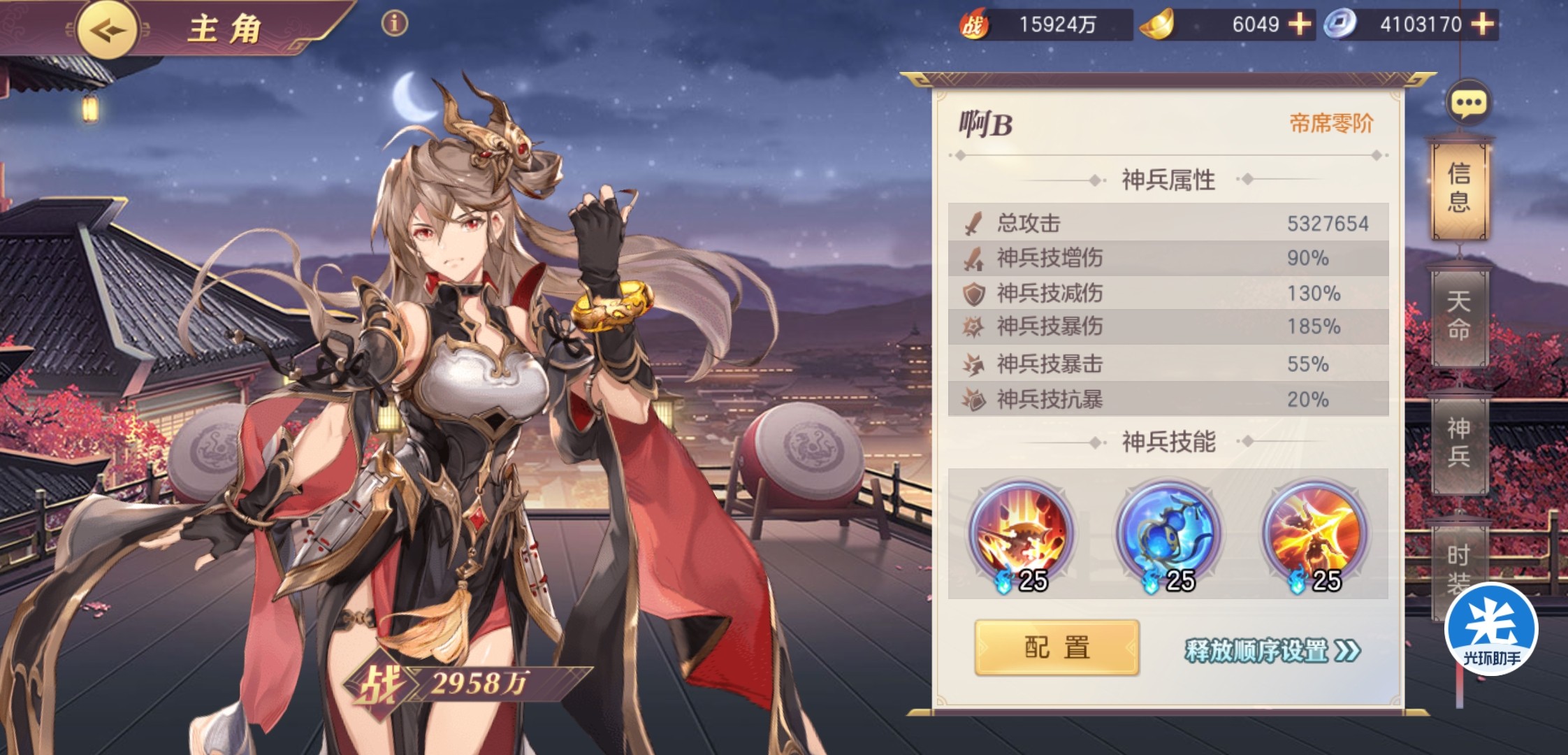This screenshot has height=755, width=1568.
Task: Add more gold ingots with plus button
Action: tap(1299, 24)
